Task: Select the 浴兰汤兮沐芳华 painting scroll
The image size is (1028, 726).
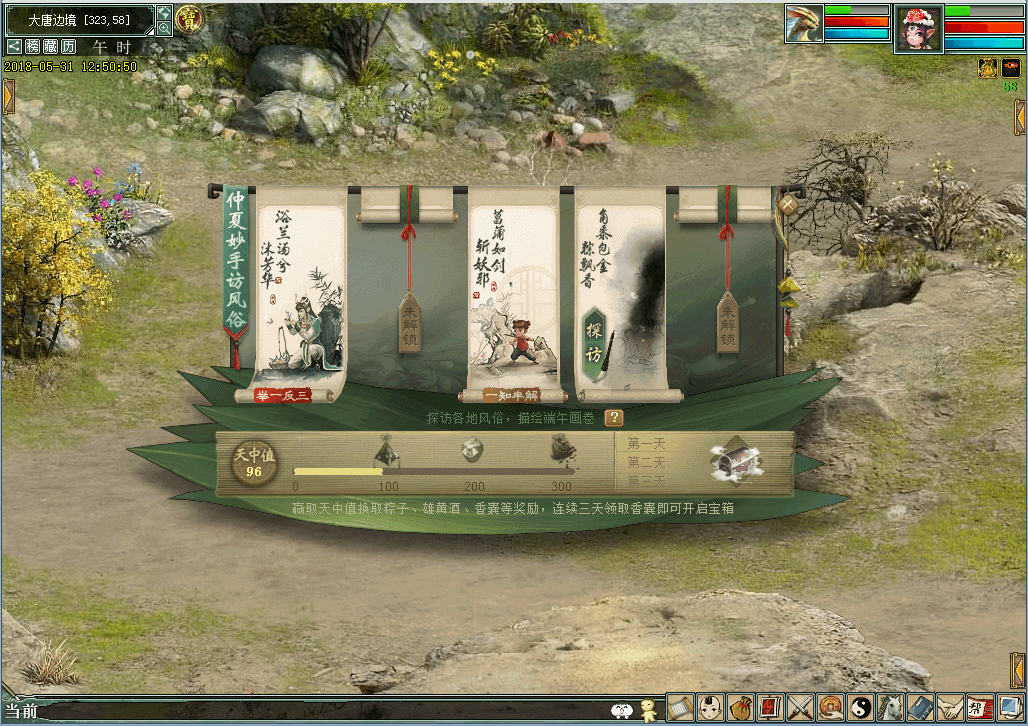Action: click(x=296, y=292)
